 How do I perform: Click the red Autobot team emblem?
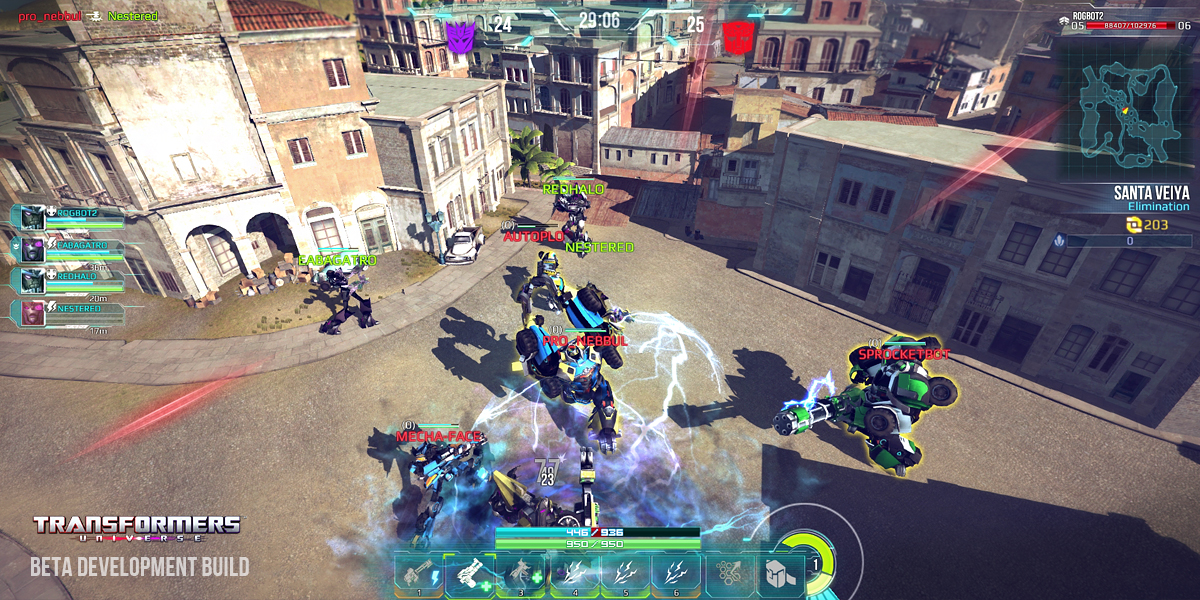[739, 37]
